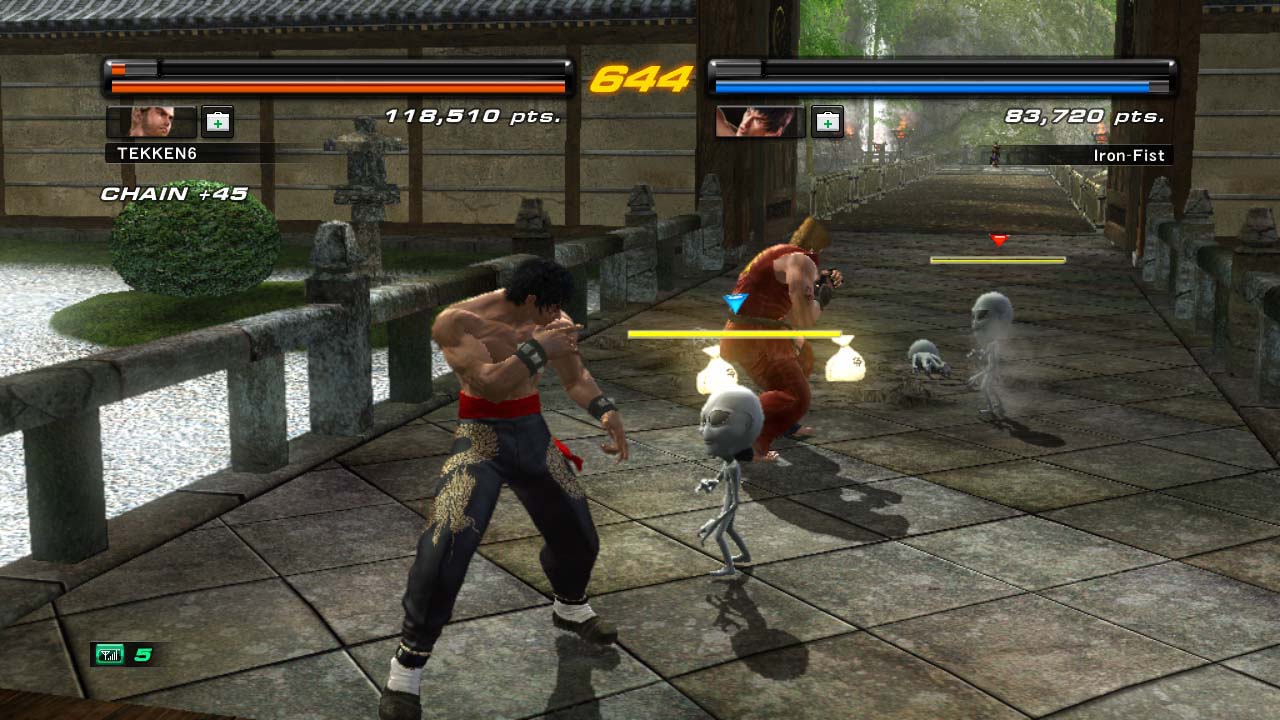Select the medkit icon beside TEKKEN6's portrait
The image size is (1280, 720).
(x=217, y=121)
